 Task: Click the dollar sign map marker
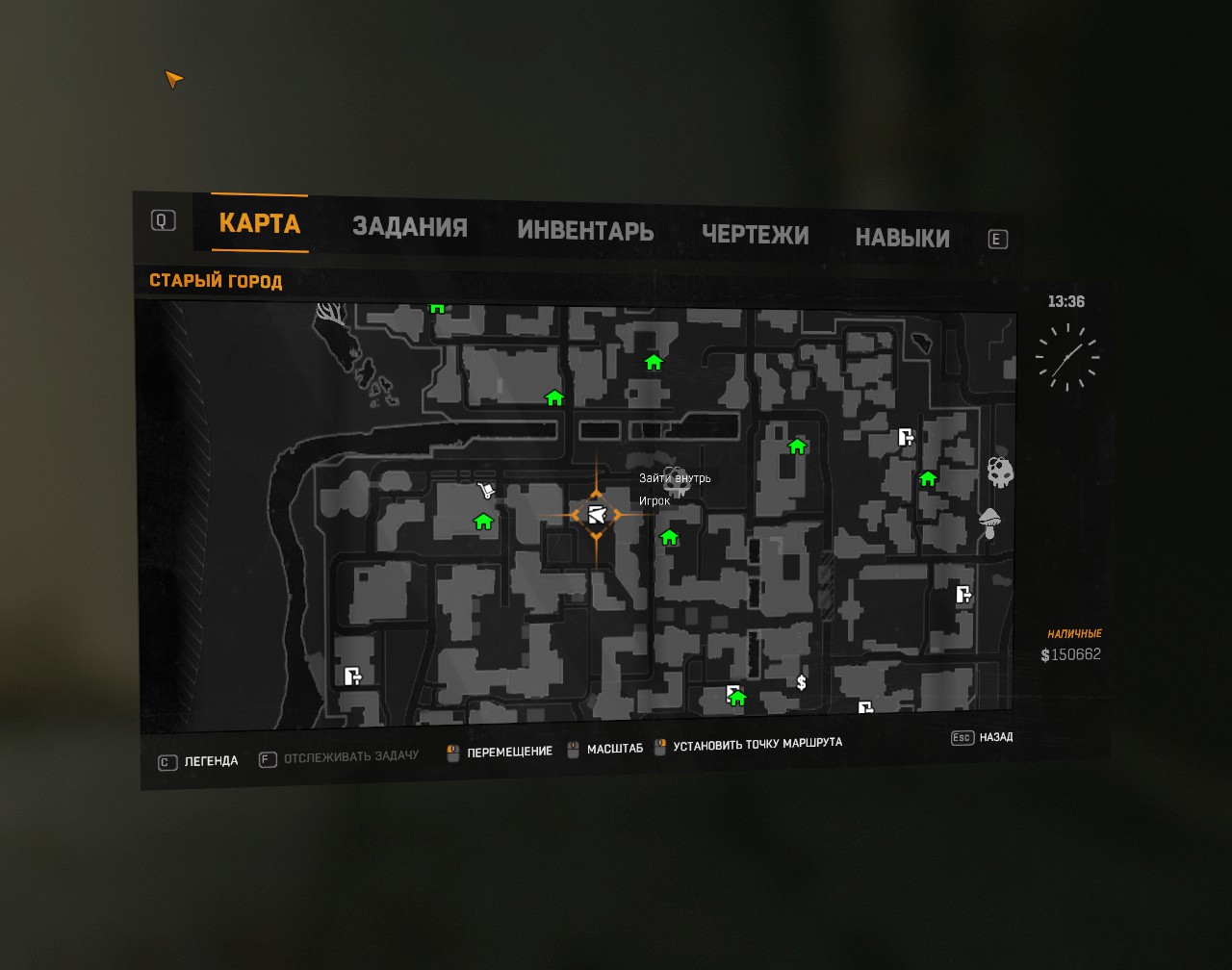pyautogui.click(x=802, y=682)
